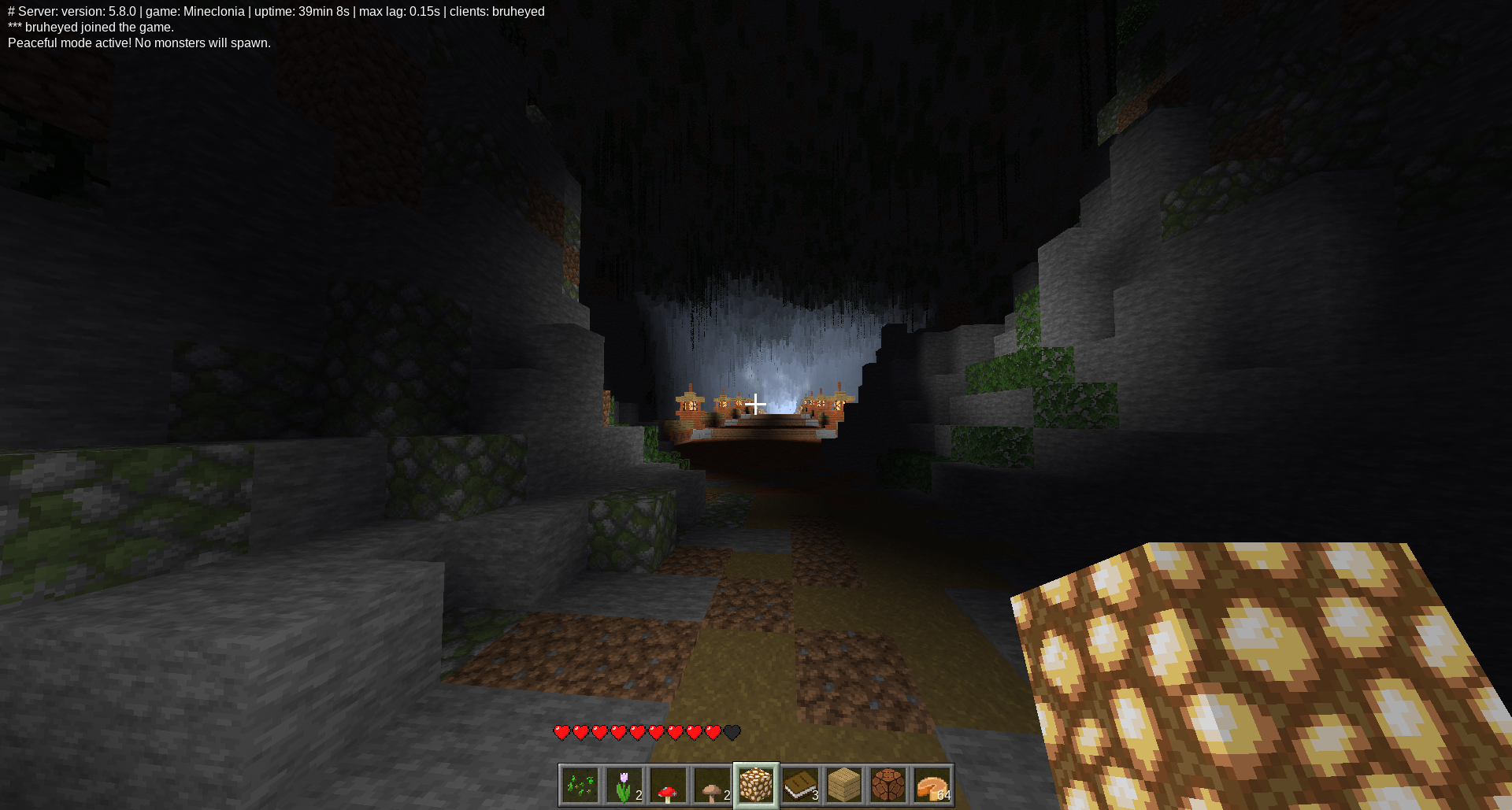Select the green seedlings hotbar slot
This screenshot has height=810, width=1512.
580,786
